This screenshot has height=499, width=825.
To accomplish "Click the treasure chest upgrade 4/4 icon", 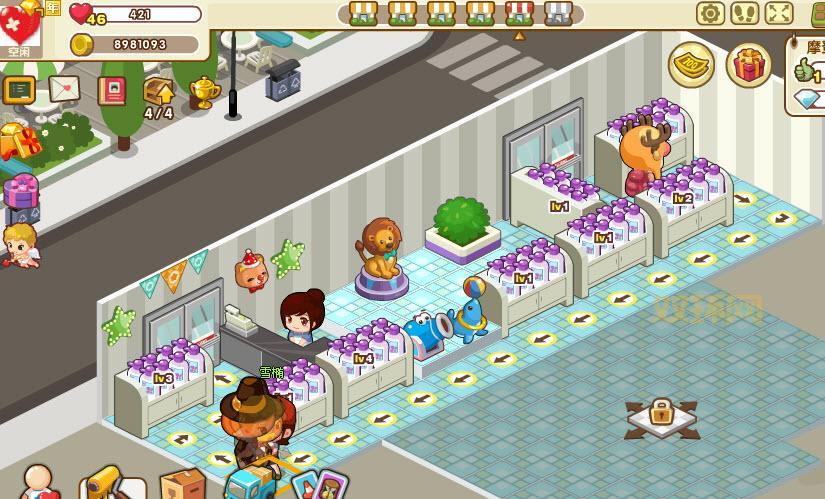I will 159,93.
